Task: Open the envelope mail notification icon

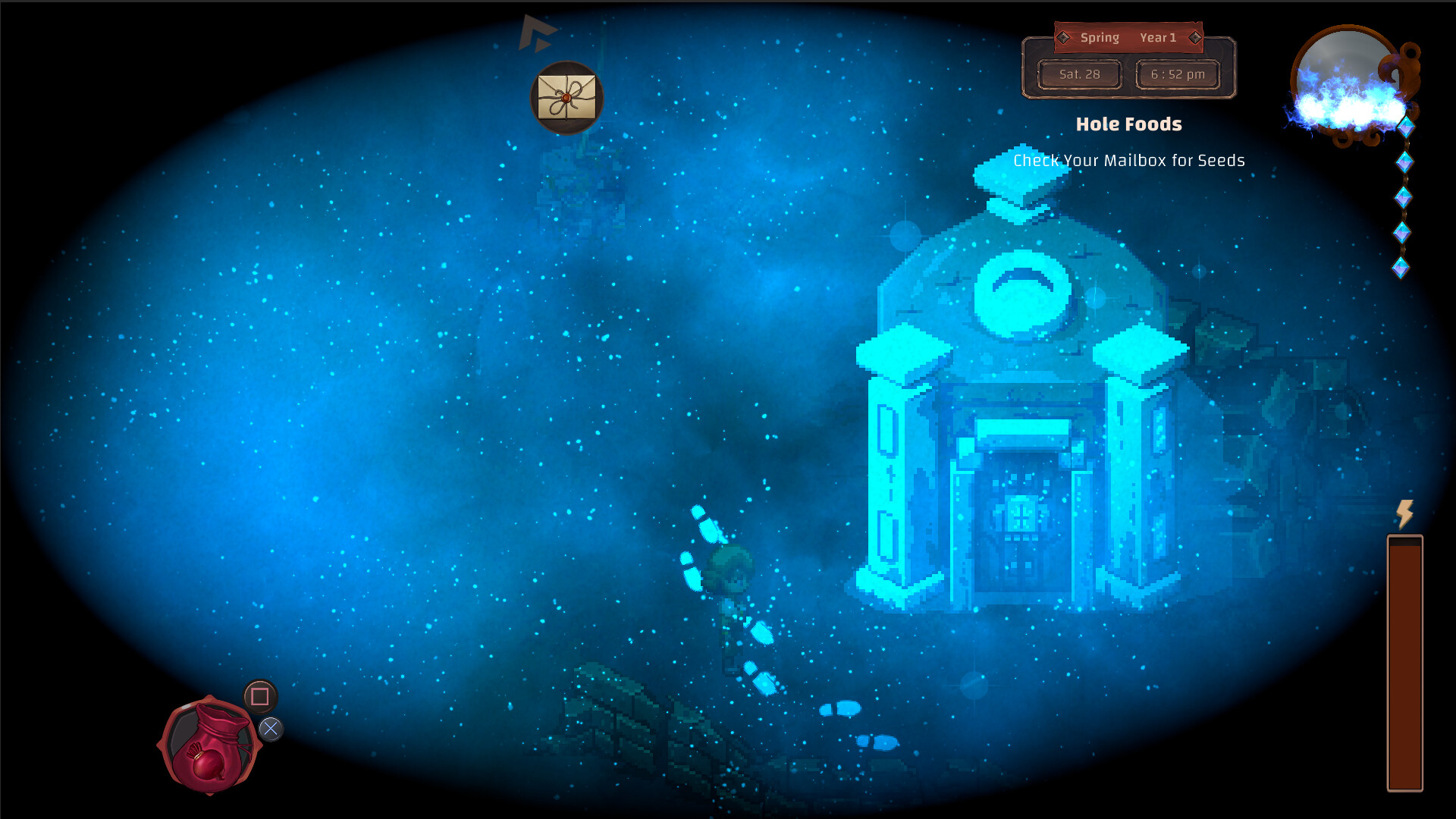Action: coord(566,99)
